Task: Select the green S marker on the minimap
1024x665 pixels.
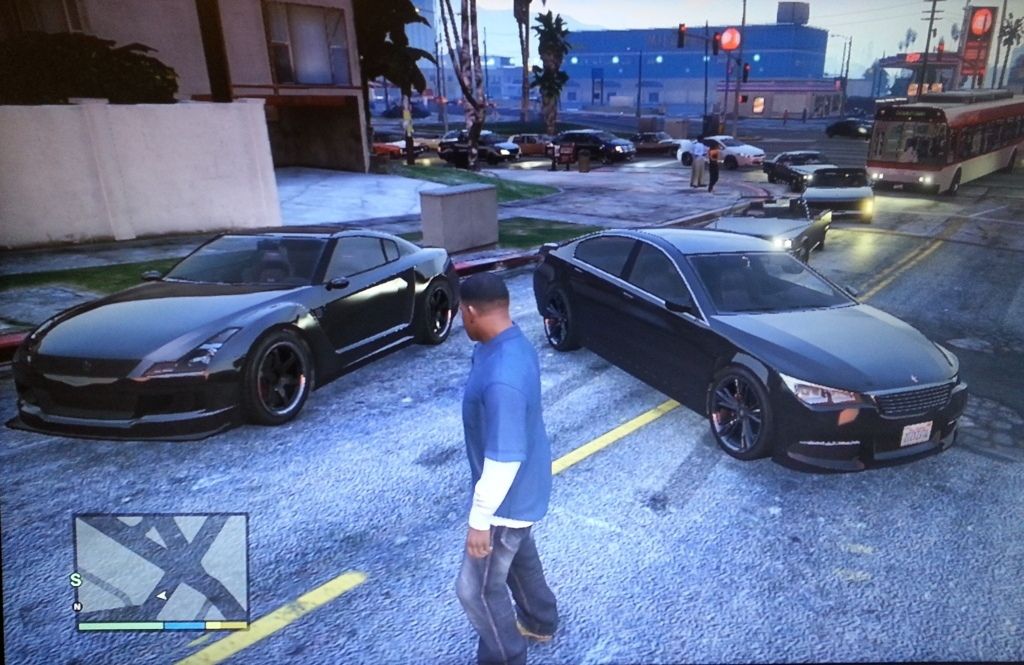Action: coord(75,579)
